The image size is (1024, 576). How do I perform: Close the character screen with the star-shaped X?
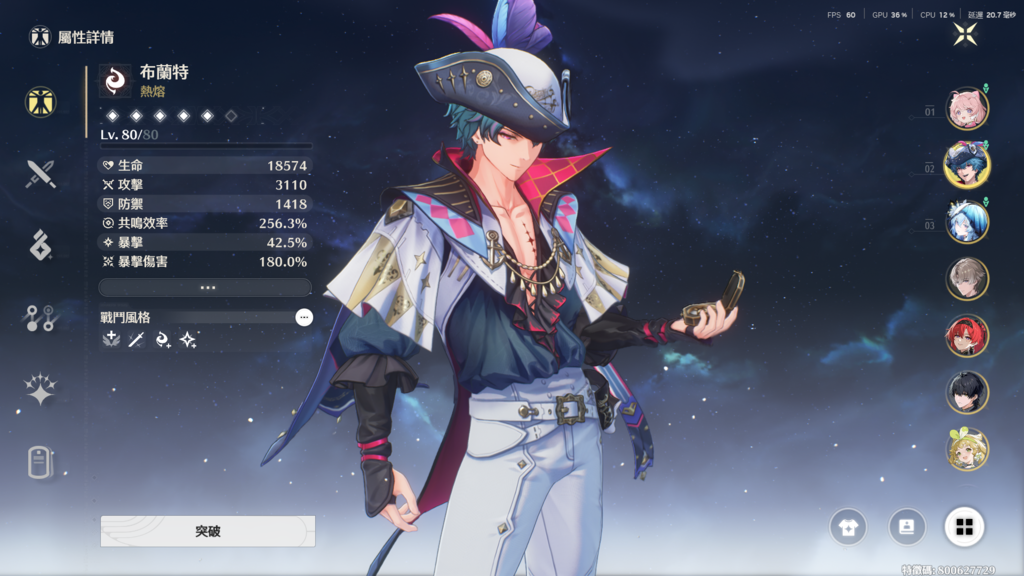[x=965, y=34]
